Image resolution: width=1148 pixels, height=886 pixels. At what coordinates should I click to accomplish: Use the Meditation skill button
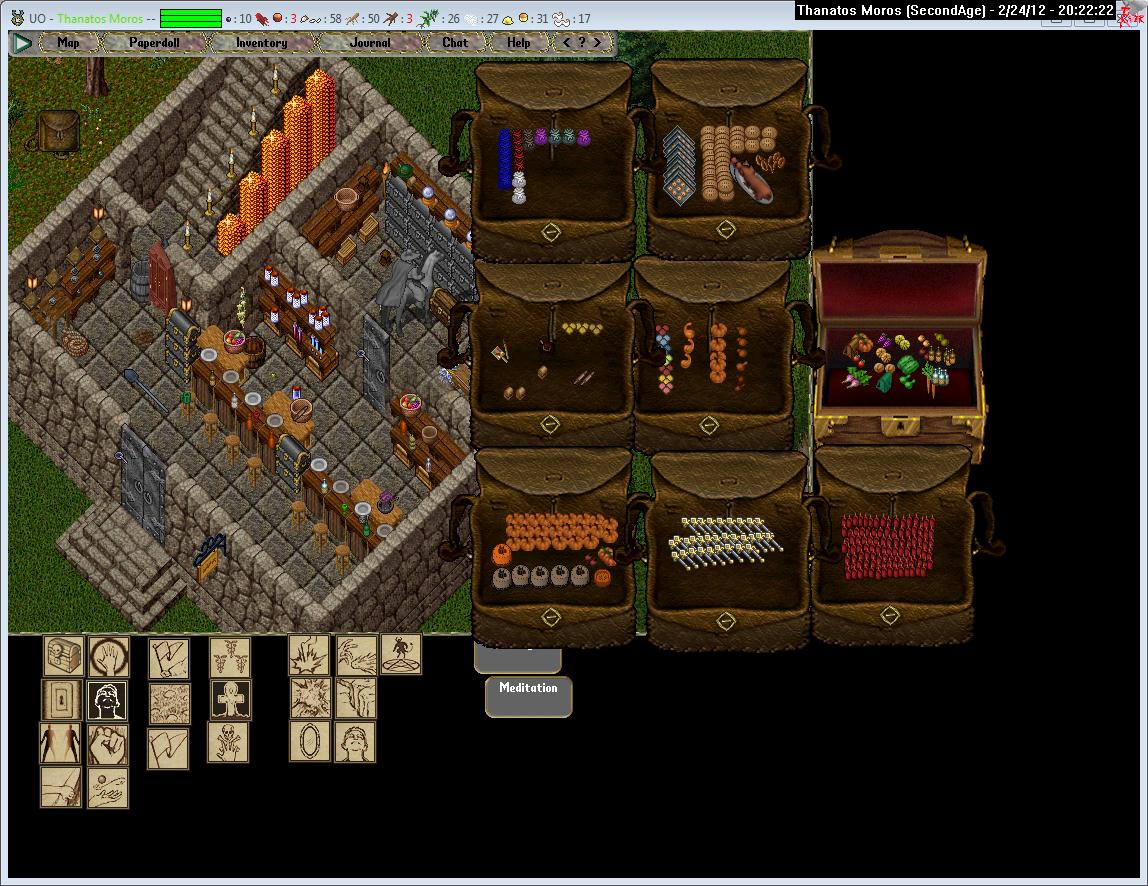tap(528, 688)
